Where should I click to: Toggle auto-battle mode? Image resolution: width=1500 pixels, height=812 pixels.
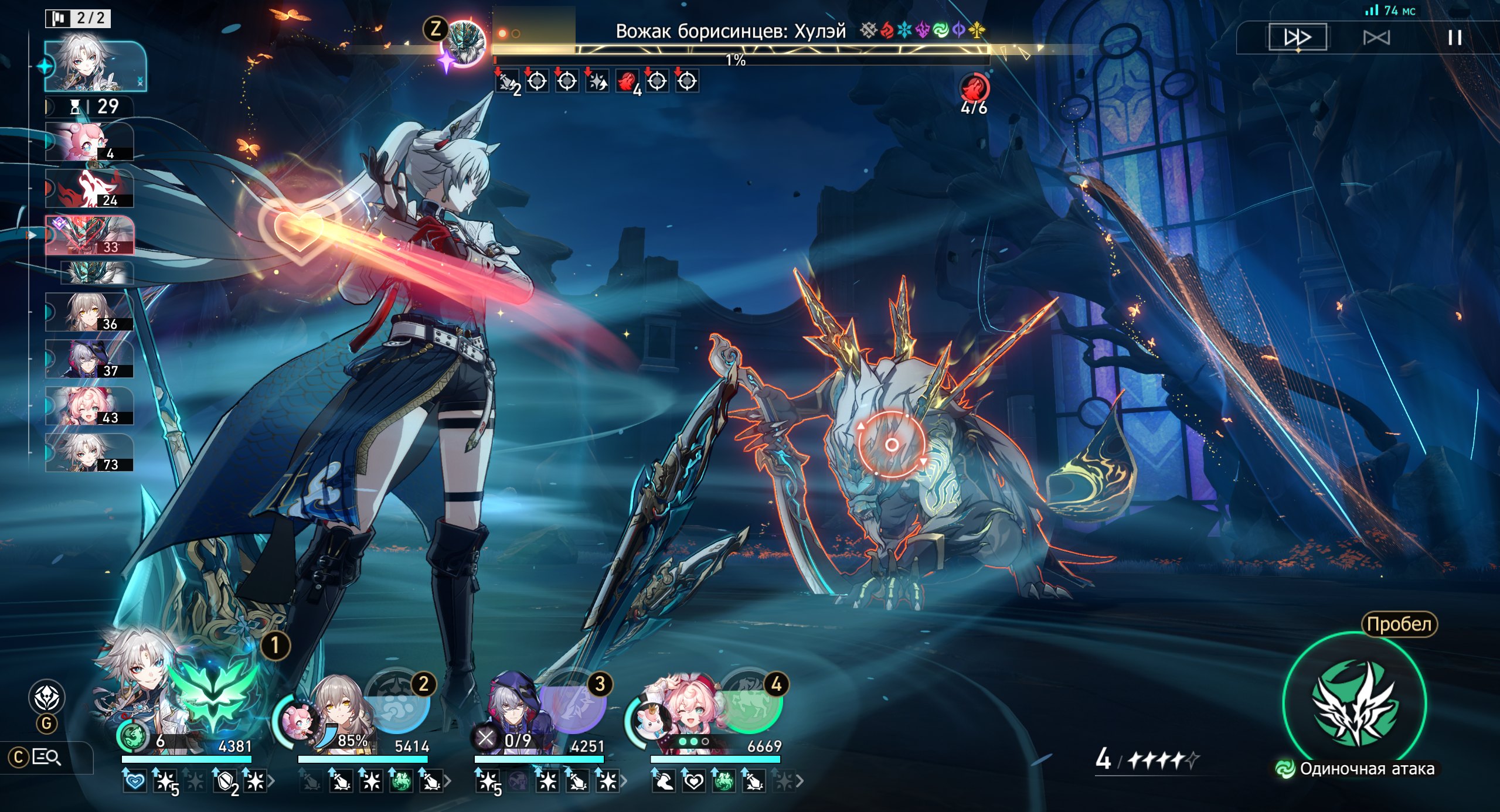click(x=1376, y=38)
